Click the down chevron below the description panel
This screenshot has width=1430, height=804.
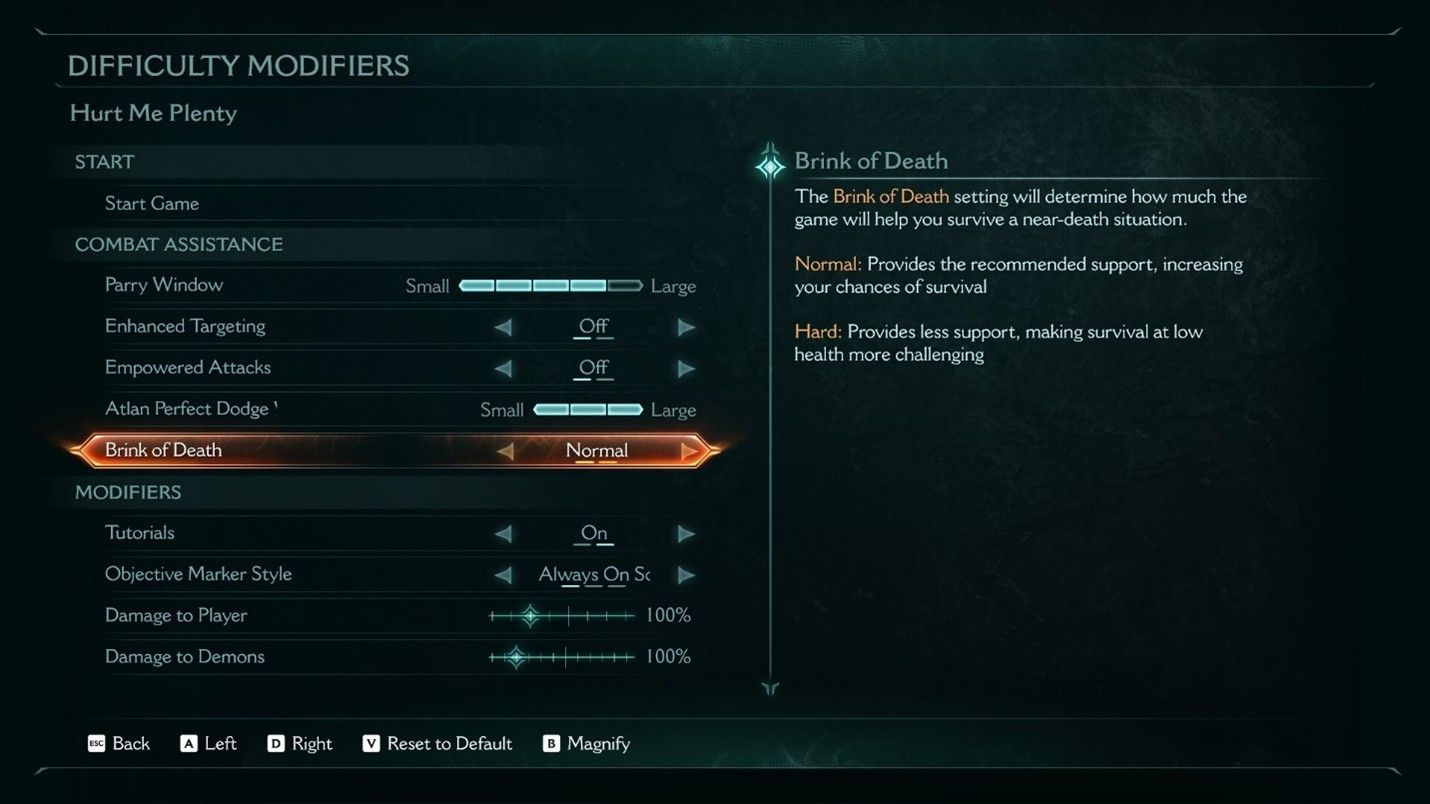pyautogui.click(x=770, y=689)
